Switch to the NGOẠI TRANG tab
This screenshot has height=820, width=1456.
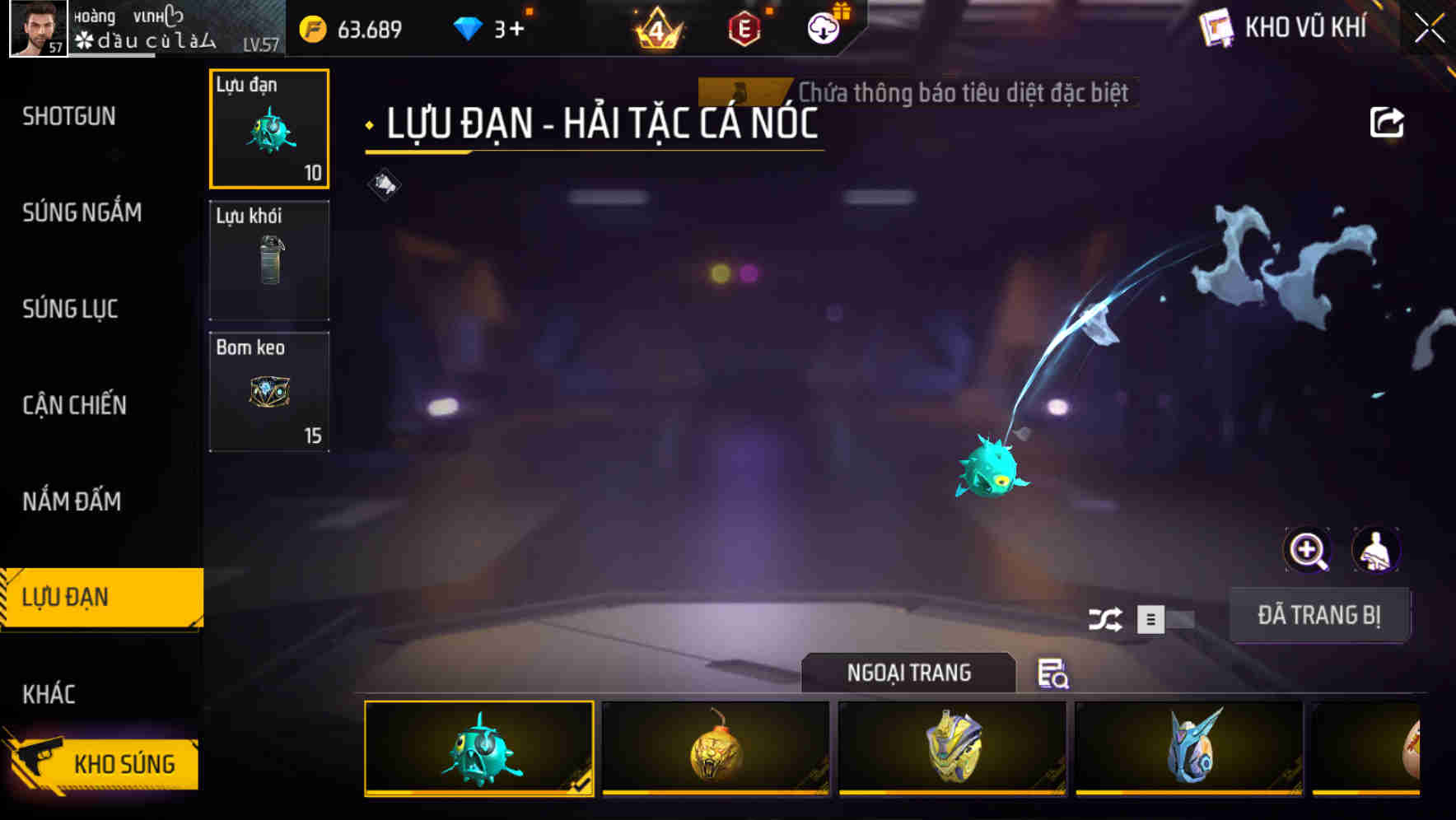909,673
